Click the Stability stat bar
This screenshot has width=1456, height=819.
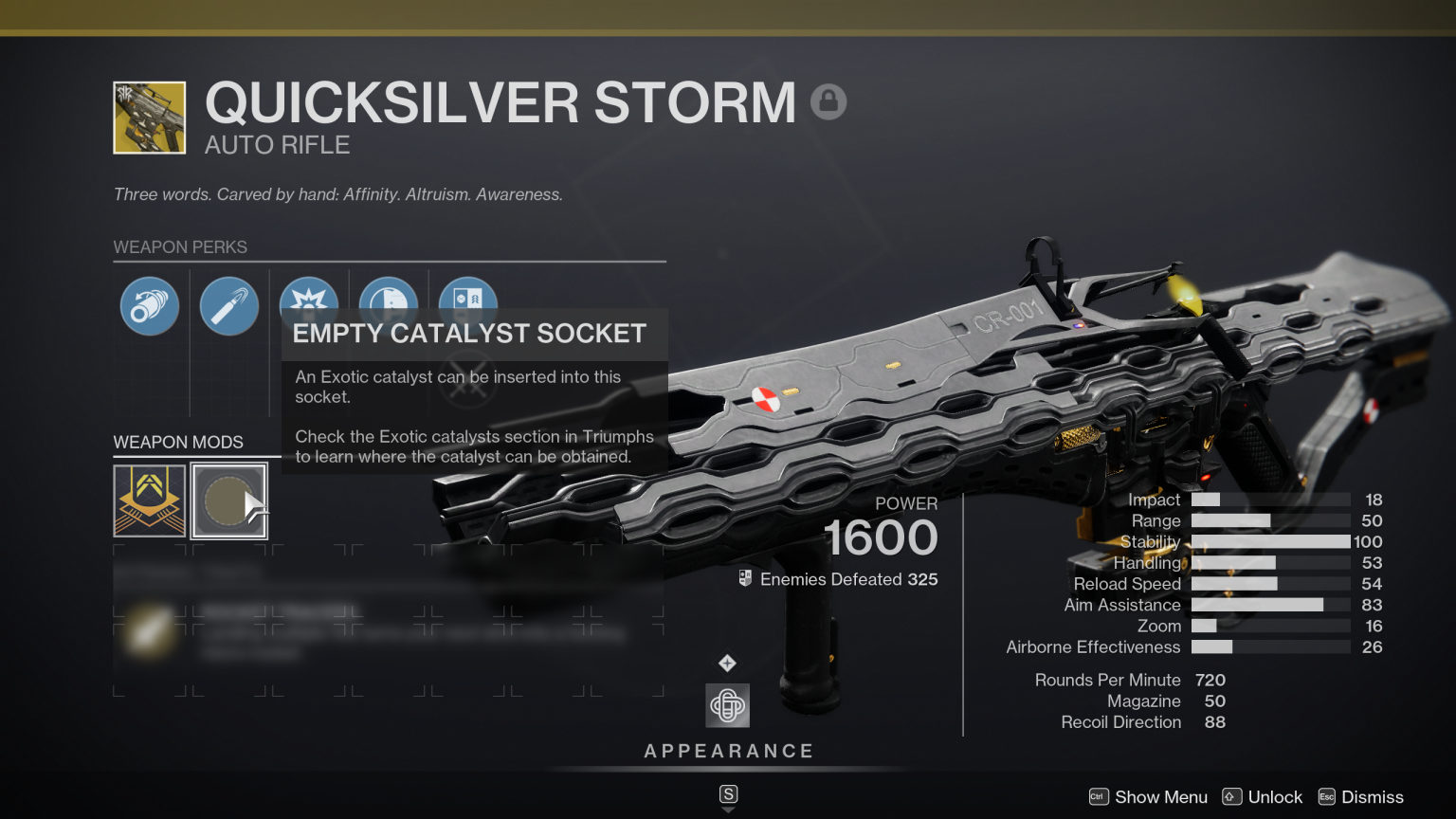click(1270, 541)
